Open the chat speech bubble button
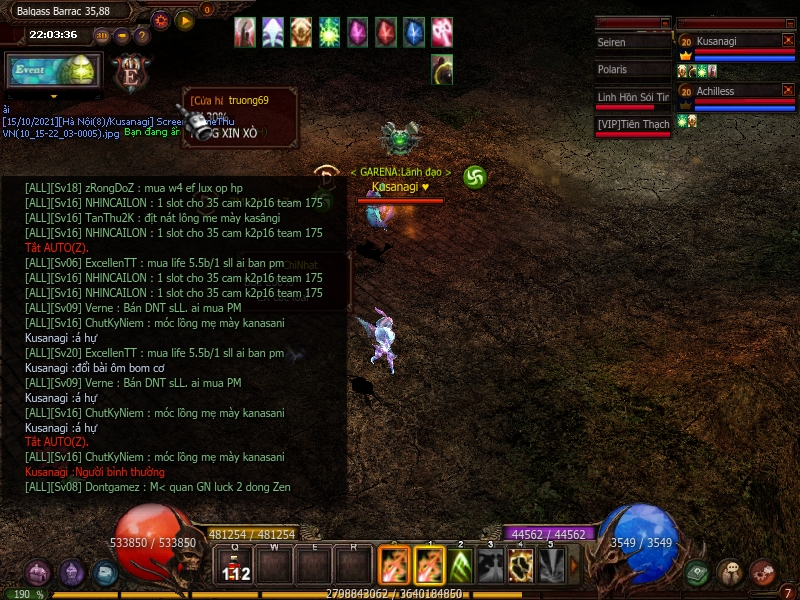This screenshot has height=600, width=800. tap(730, 572)
